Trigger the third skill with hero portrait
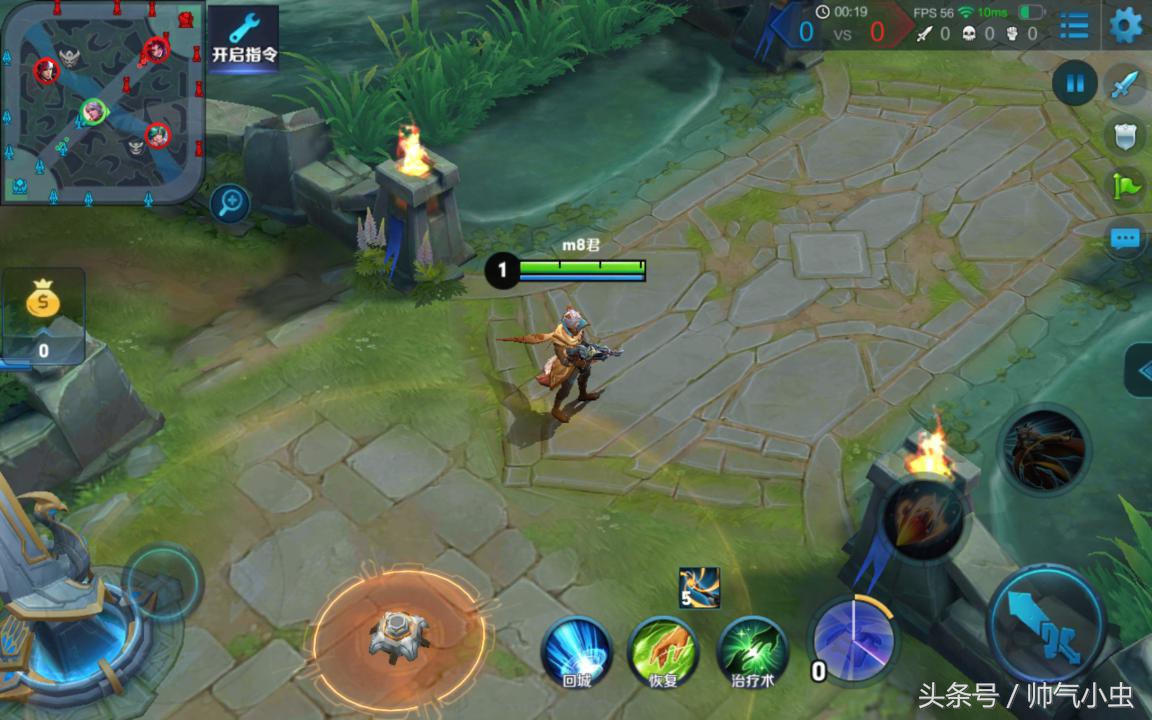 coord(1044,451)
